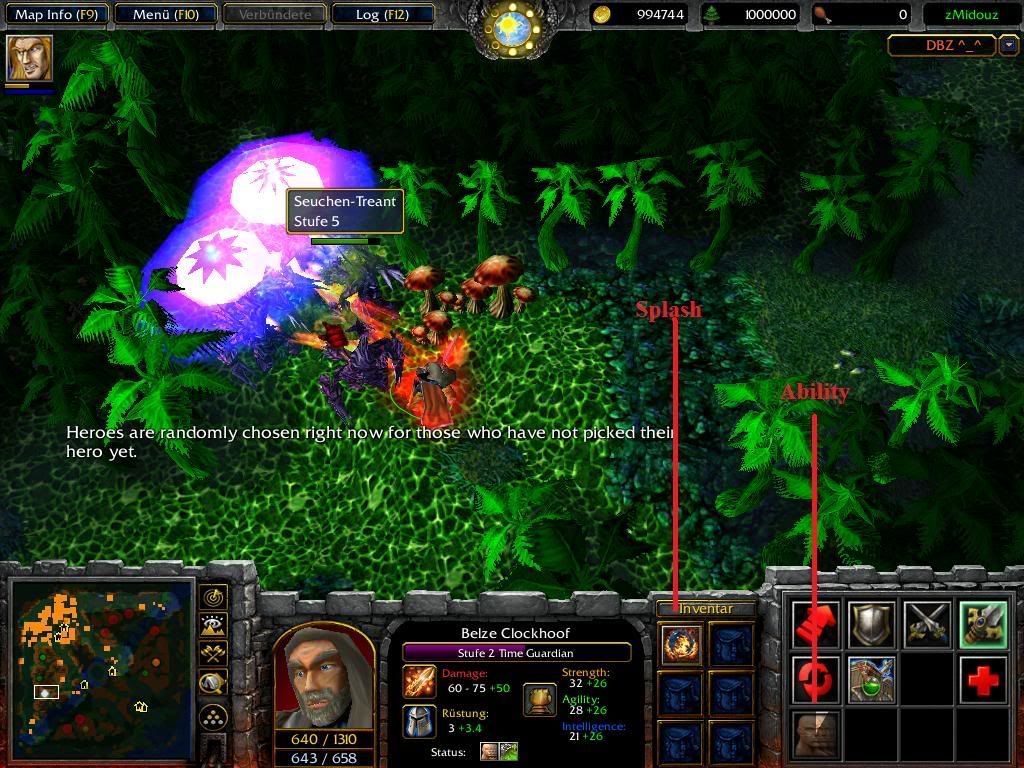The image size is (1024, 768).
Task: Use the green potion ability icon
Action: click(871, 680)
